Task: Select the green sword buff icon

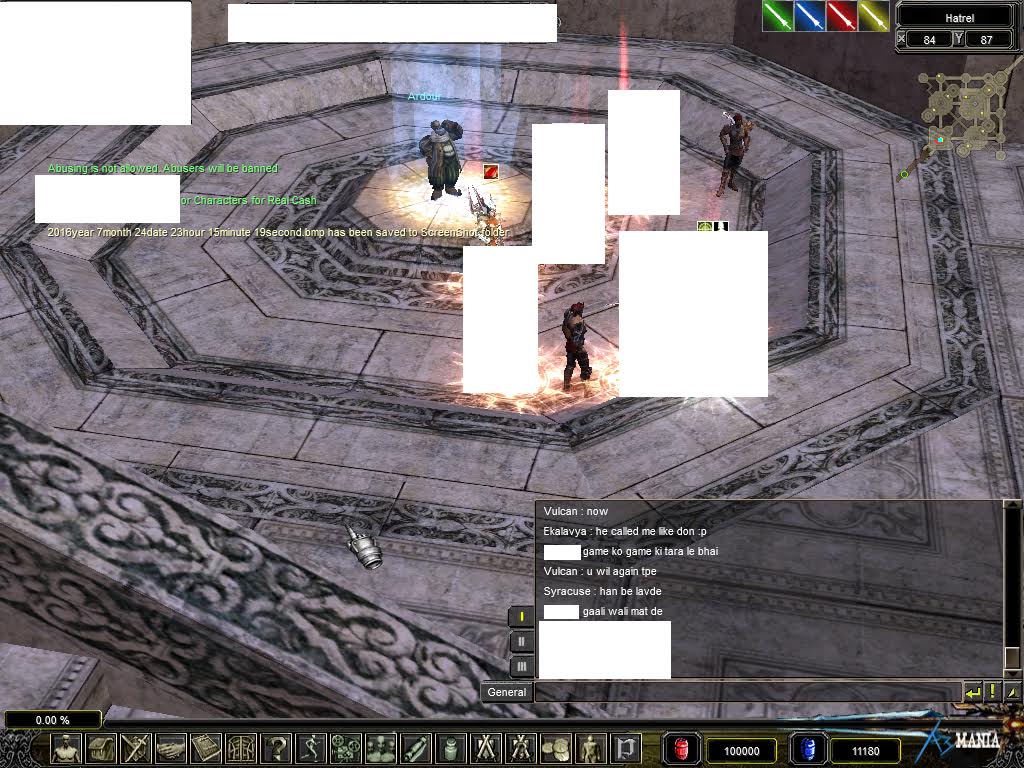Action: coord(777,15)
